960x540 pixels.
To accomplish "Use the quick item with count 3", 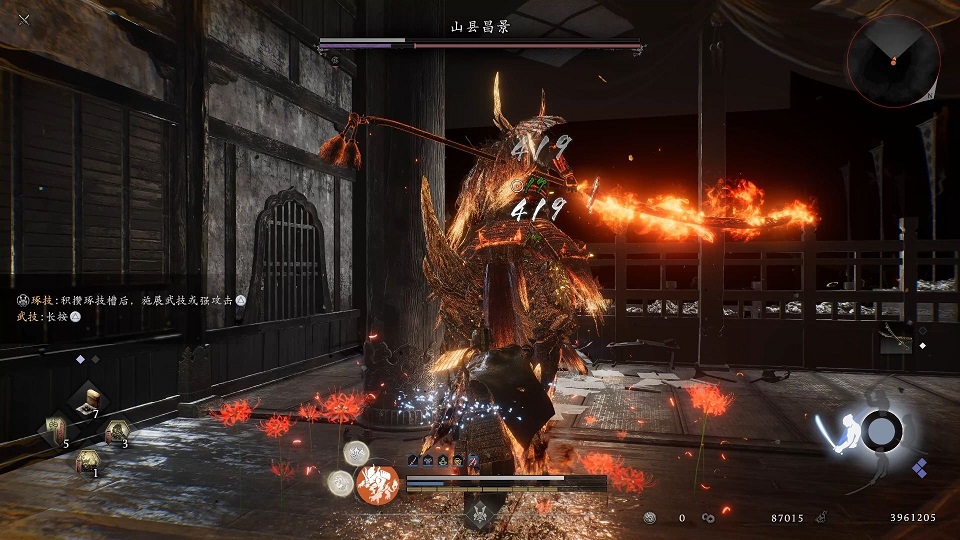I will [116, 431].
